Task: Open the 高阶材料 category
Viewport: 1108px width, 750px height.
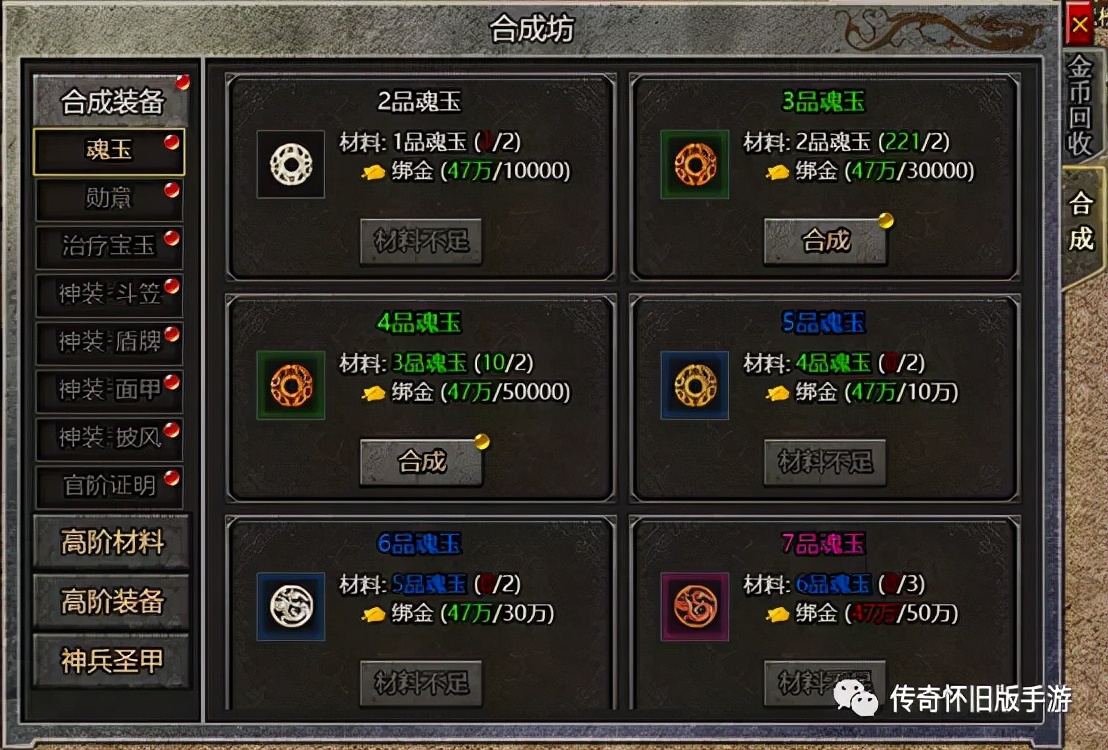Action: [111, 543]
